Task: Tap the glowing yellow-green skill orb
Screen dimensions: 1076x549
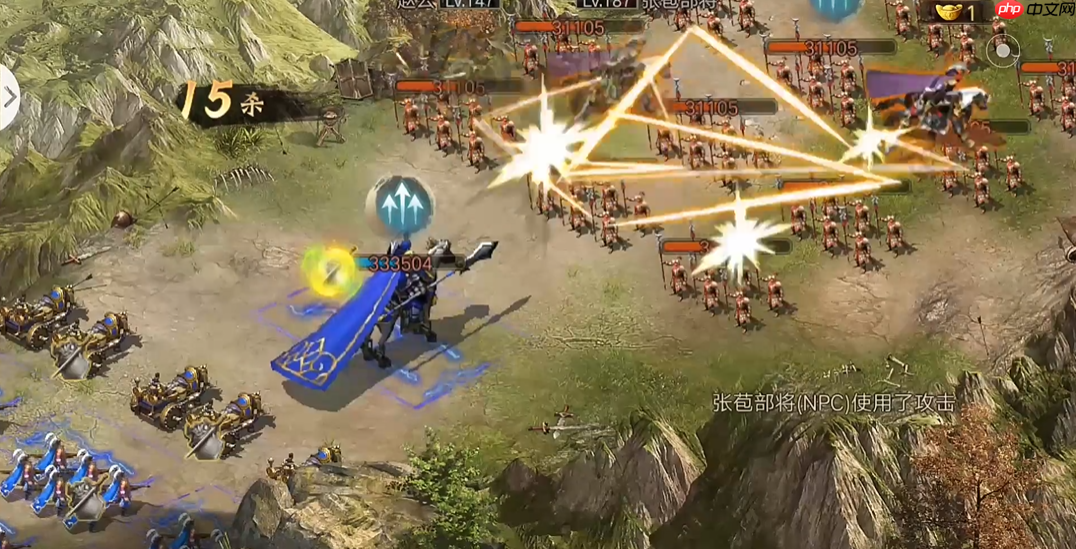Action: pos(330,270)
